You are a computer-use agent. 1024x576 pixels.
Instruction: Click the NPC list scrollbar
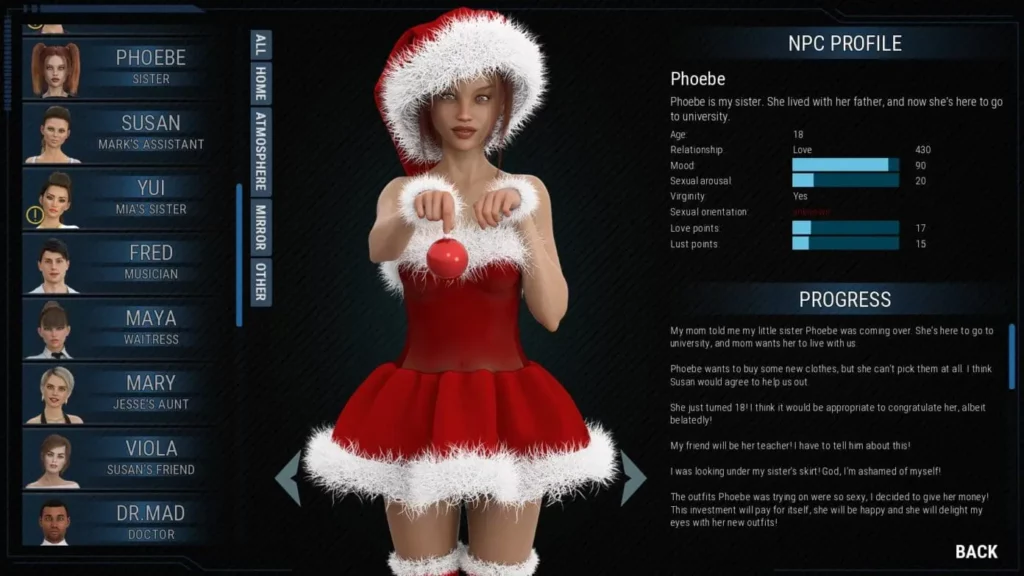(x=239, y=255)
